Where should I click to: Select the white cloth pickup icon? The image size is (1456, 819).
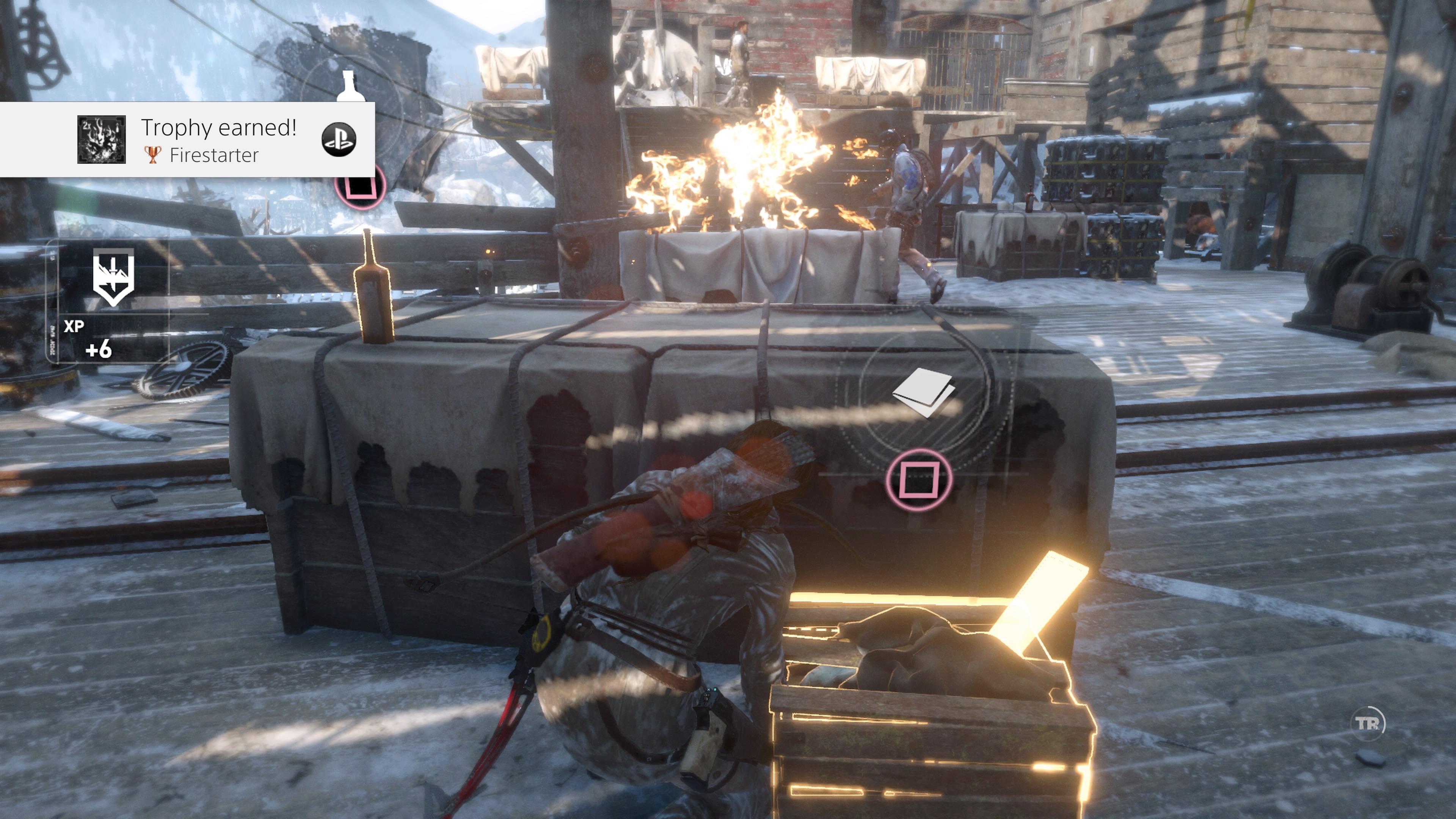tap(924, 391)
